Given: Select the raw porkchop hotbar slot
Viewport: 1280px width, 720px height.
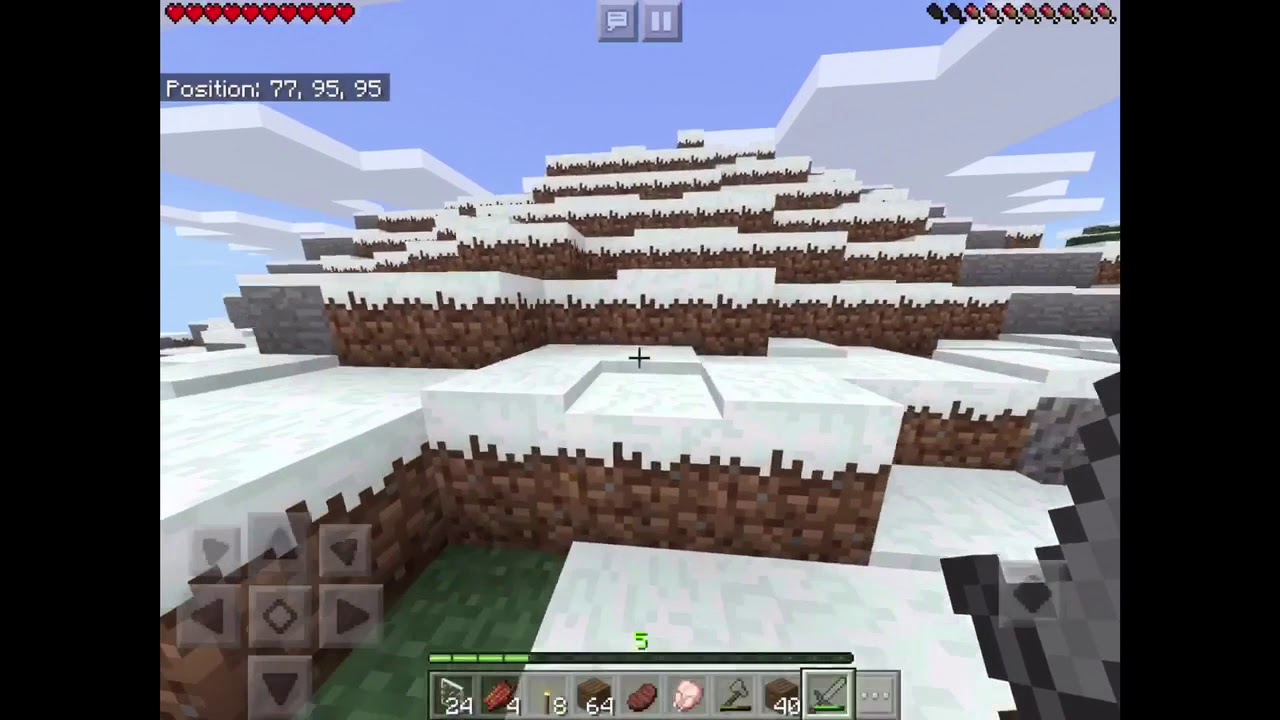Looking at the screenshot, I should tap(686, 692).
